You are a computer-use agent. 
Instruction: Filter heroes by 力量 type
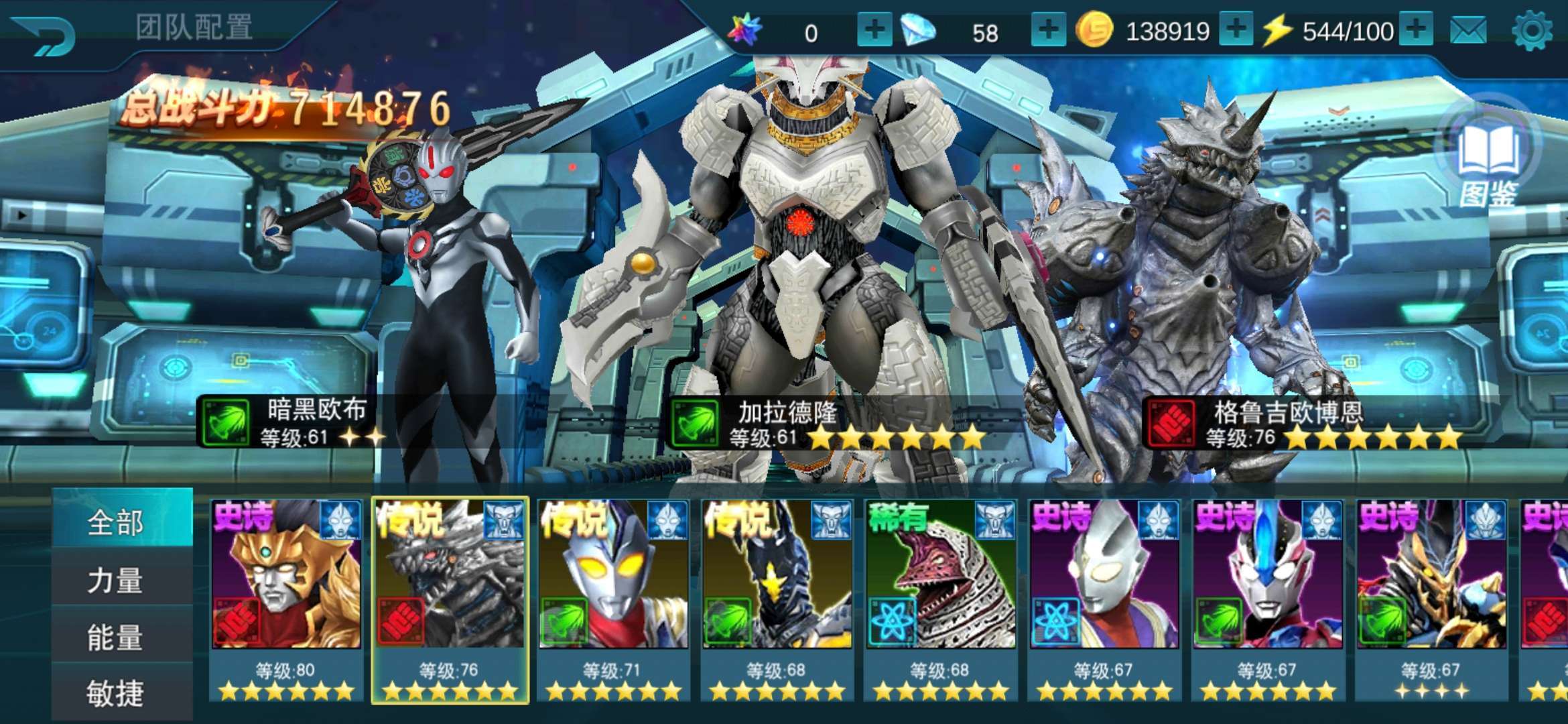(x=115, y=580)
